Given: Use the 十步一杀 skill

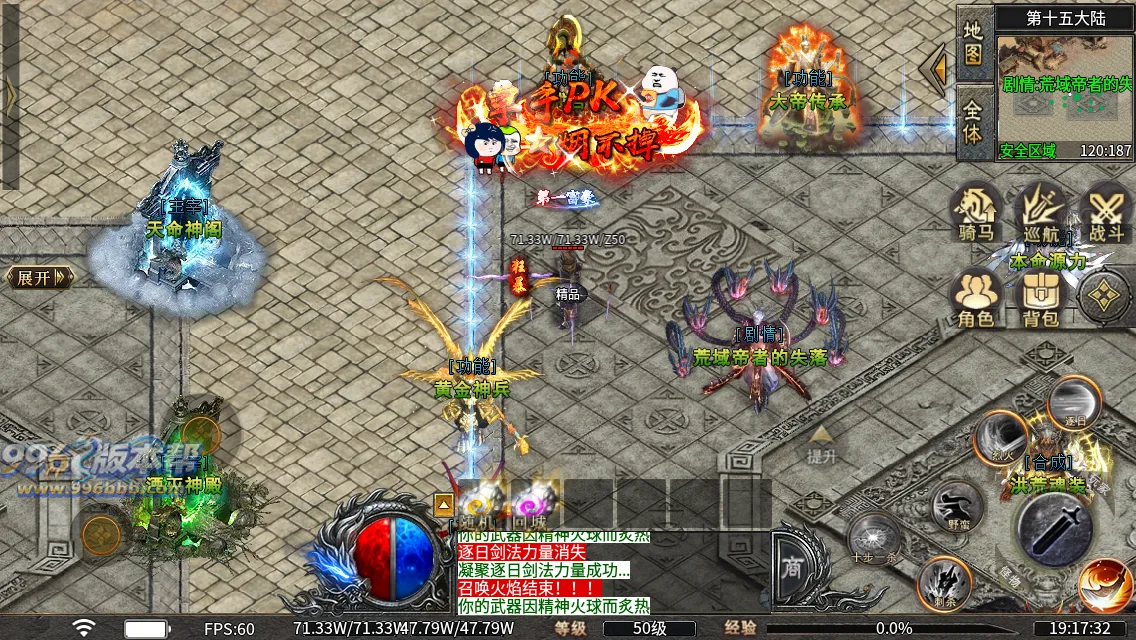Looking at the screenshot, I should [875, 540].
